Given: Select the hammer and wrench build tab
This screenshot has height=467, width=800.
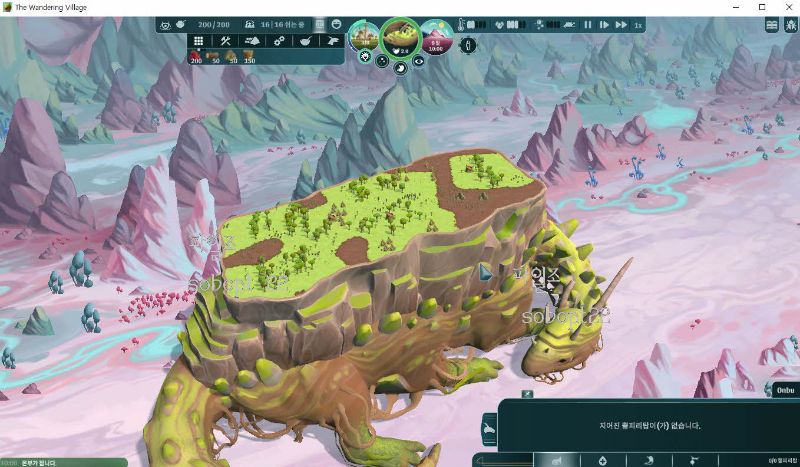Looking at the screenshot, I should tap(226, 41).
